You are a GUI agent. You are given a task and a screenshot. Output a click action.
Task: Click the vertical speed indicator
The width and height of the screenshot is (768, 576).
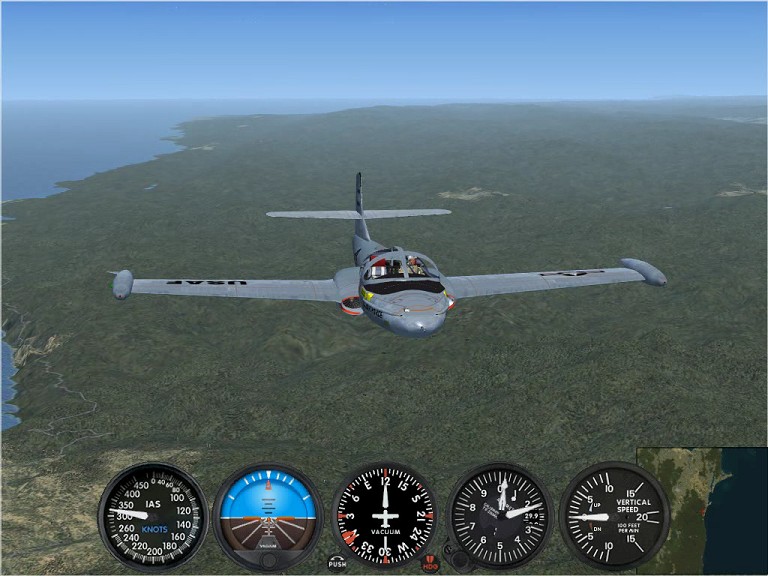tap(614, 516)
